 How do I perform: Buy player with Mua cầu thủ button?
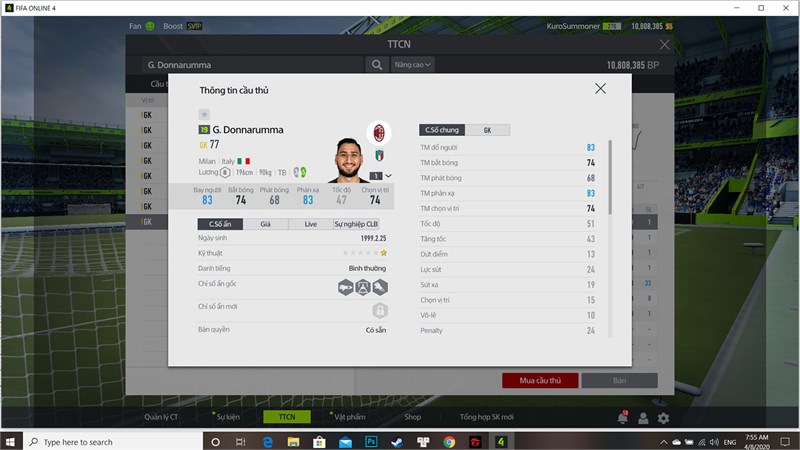coord(539,381)
